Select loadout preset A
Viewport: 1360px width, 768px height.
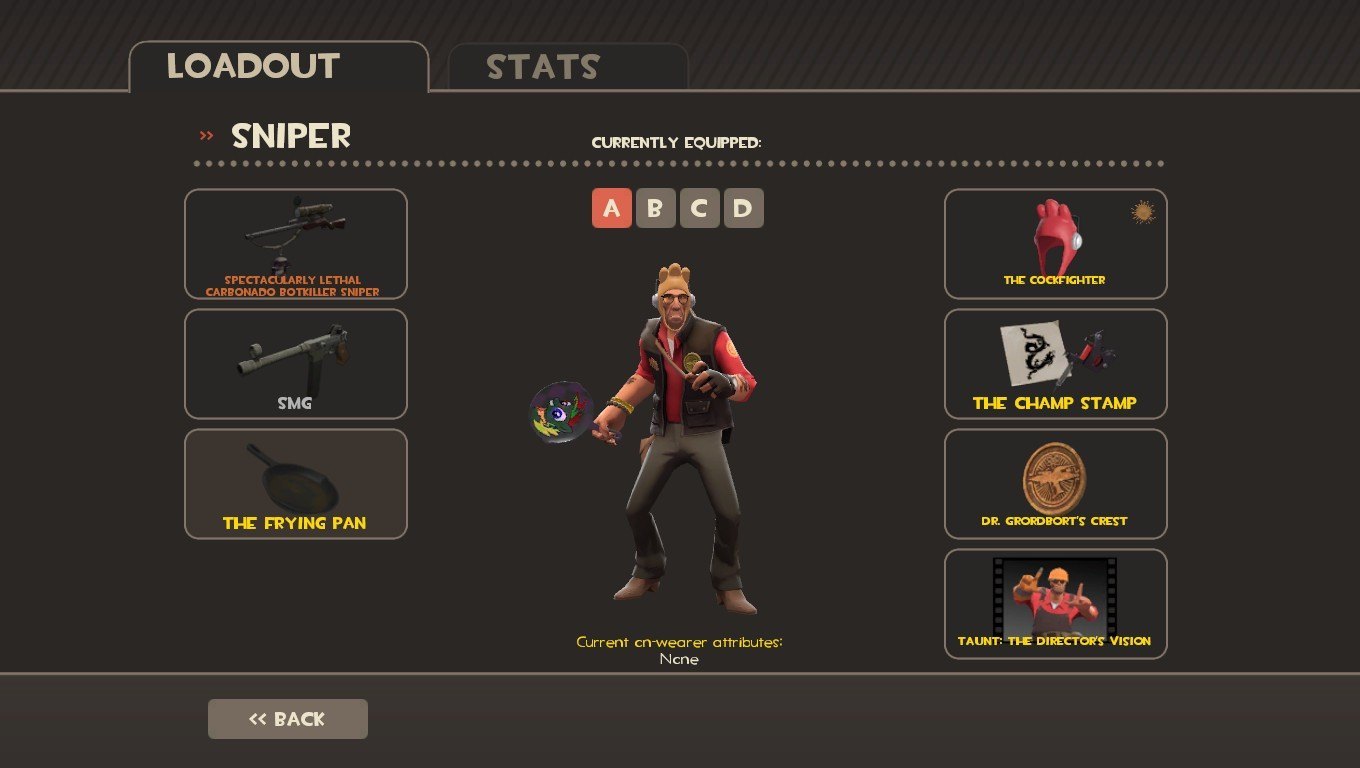[x=612, y=208]
